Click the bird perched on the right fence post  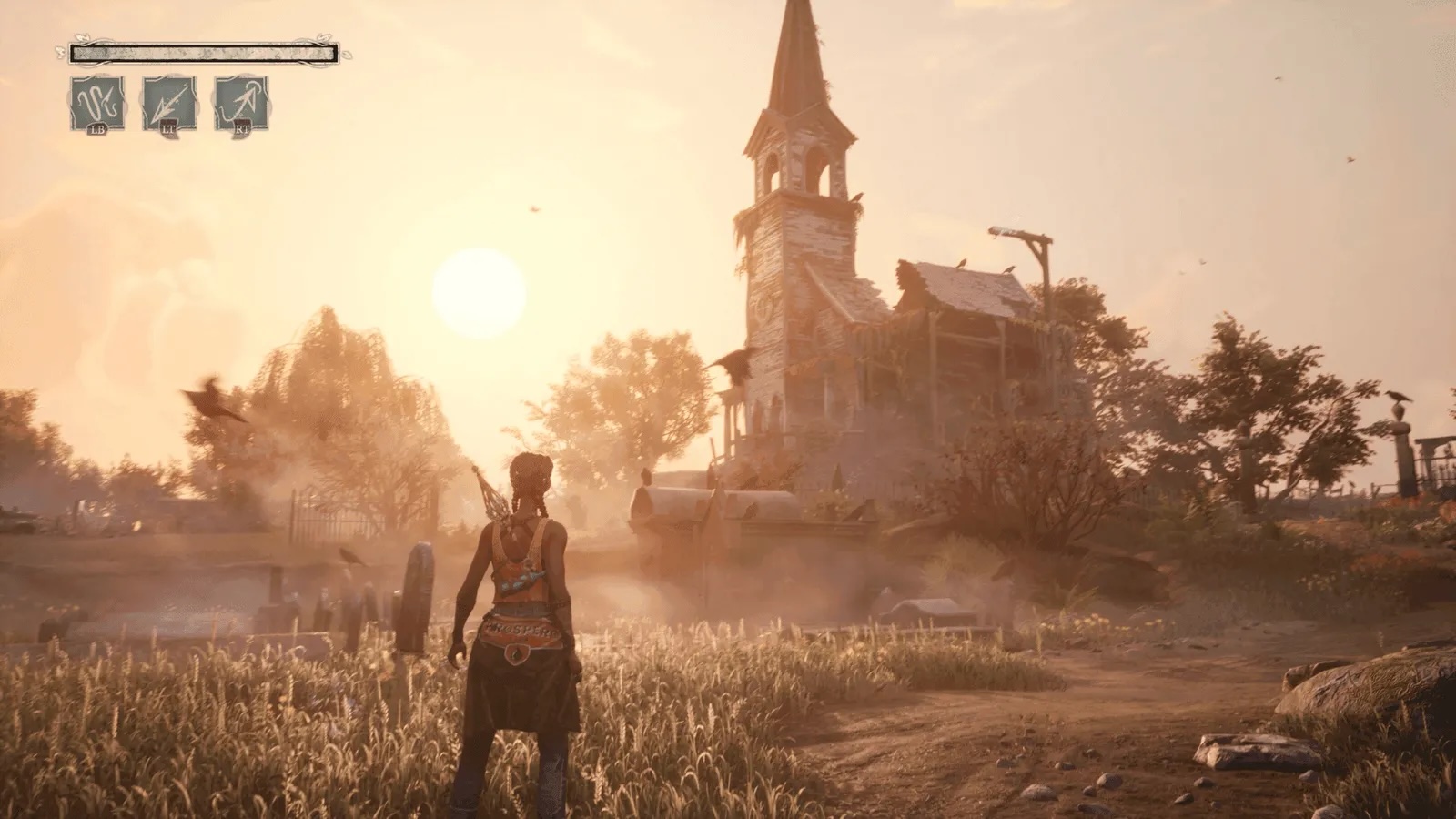[x=1398, y=396]
